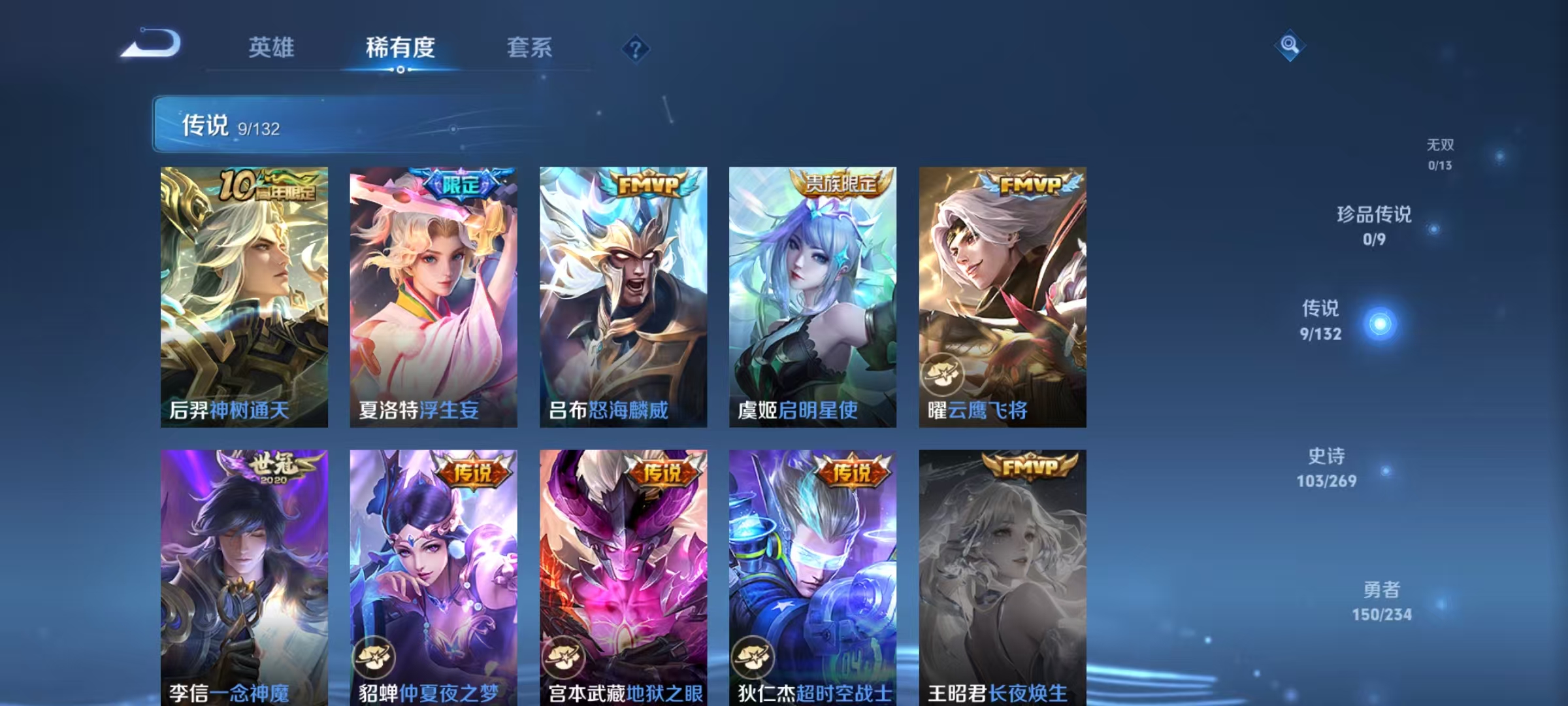Switch to the 套系 tab
The width and height of the screenshot is (1568, 706).
[x=529, y=48]
